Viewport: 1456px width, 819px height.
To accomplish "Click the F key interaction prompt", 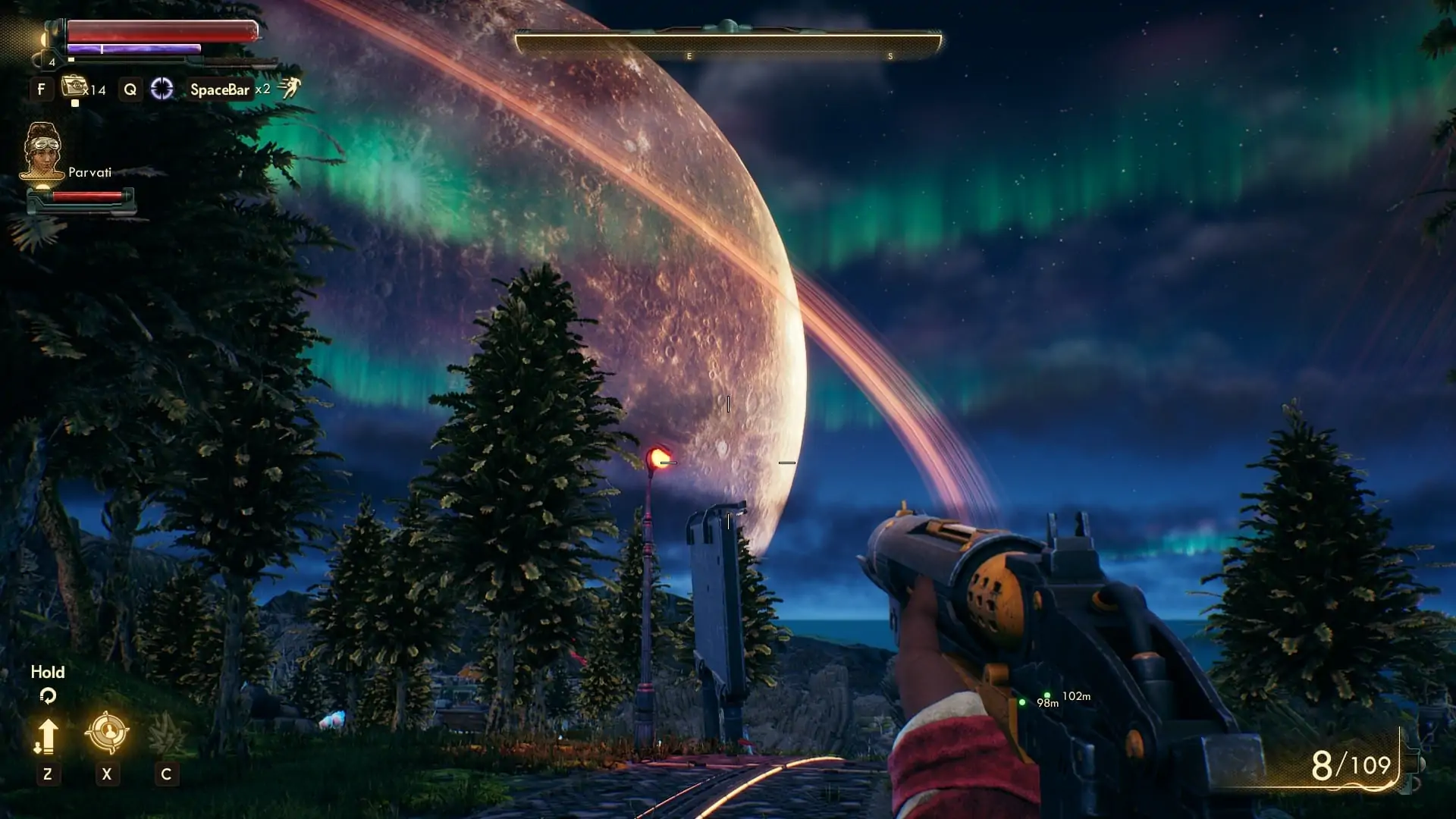I will [42, 89].
